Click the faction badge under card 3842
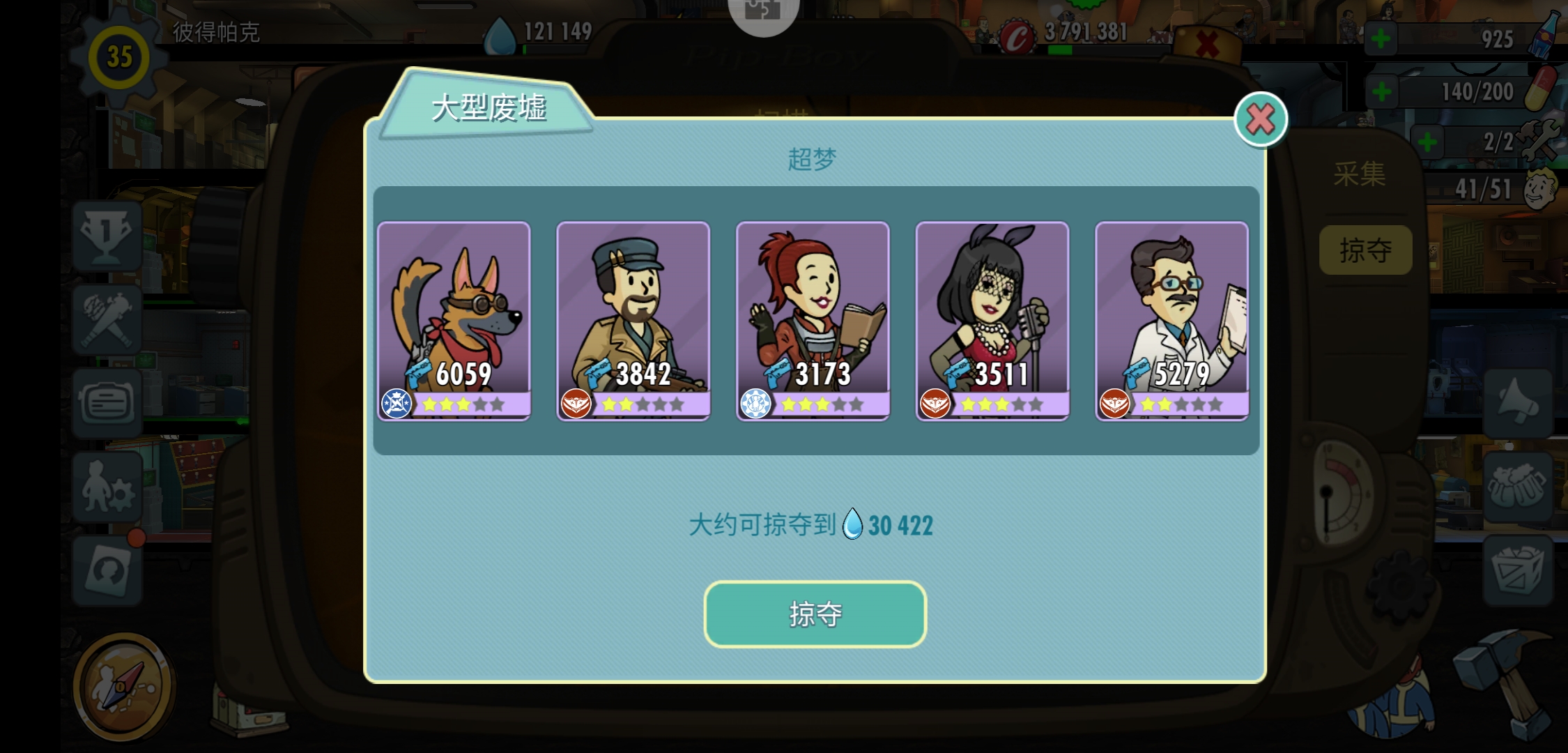Image resolution: width=1568 pixels, height=753 pixels. 578,404
